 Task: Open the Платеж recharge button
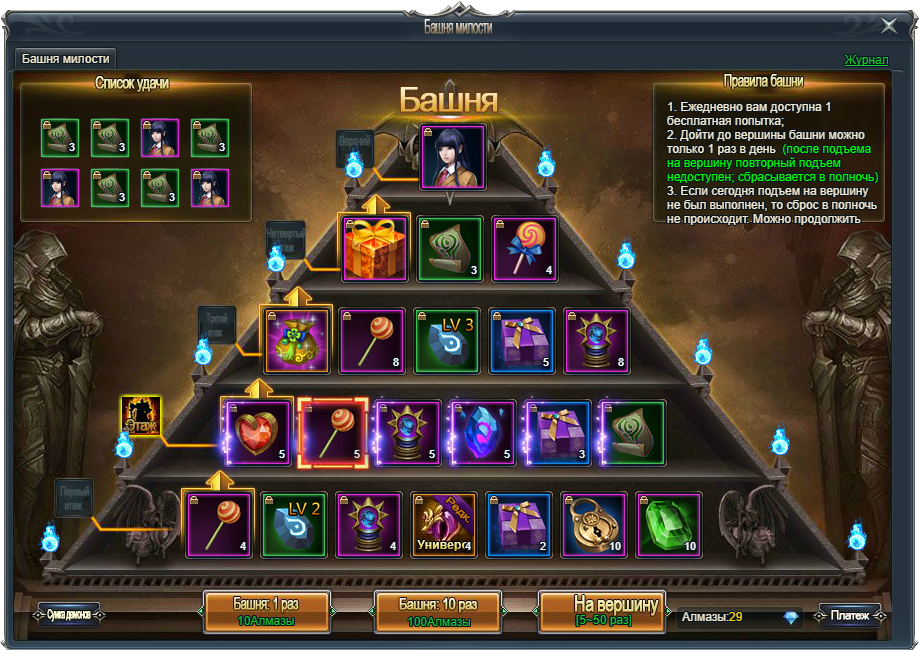click(x=849, y=615)
